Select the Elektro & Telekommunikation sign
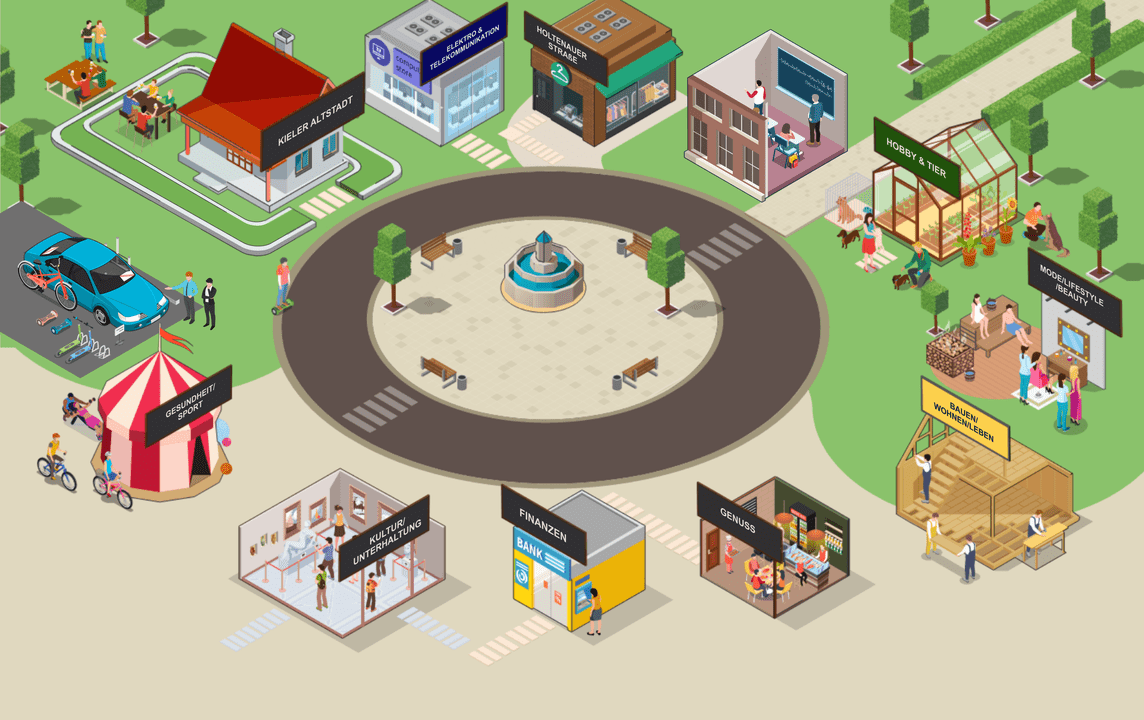Image resolution: width=1144 pixels, height=720 pixels. point(463,42)
